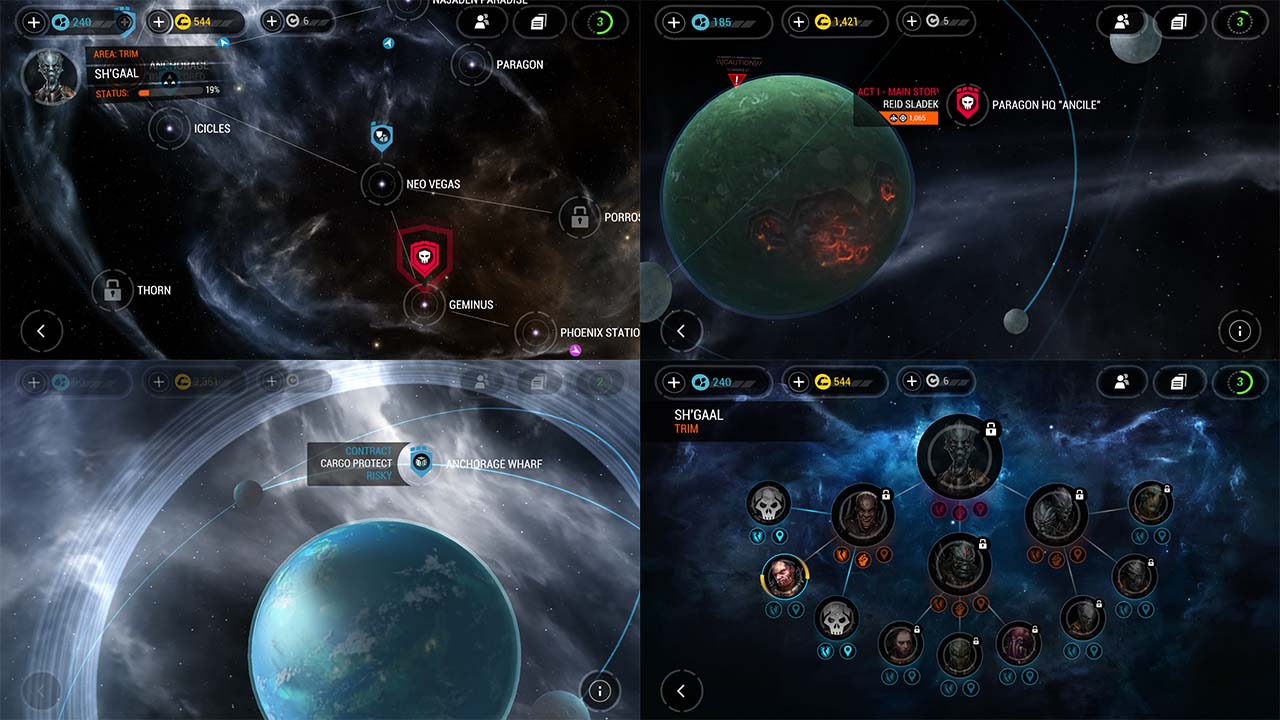1280x720 pixels.
Task: Tap the location pin icon under the highlighted crew member
Action: [795, 608]
